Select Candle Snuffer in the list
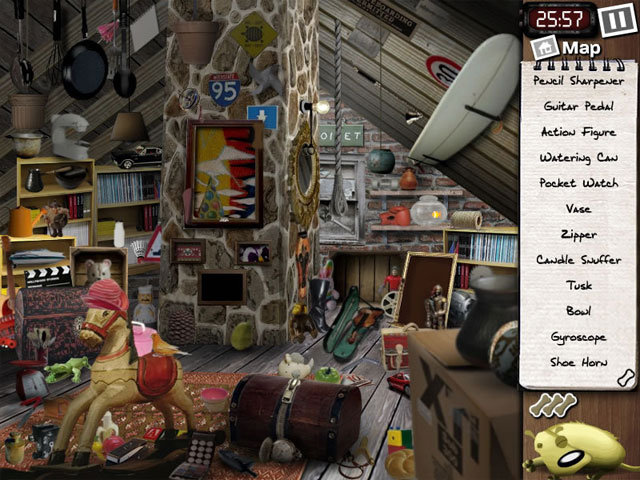 (x=579, y=260)
